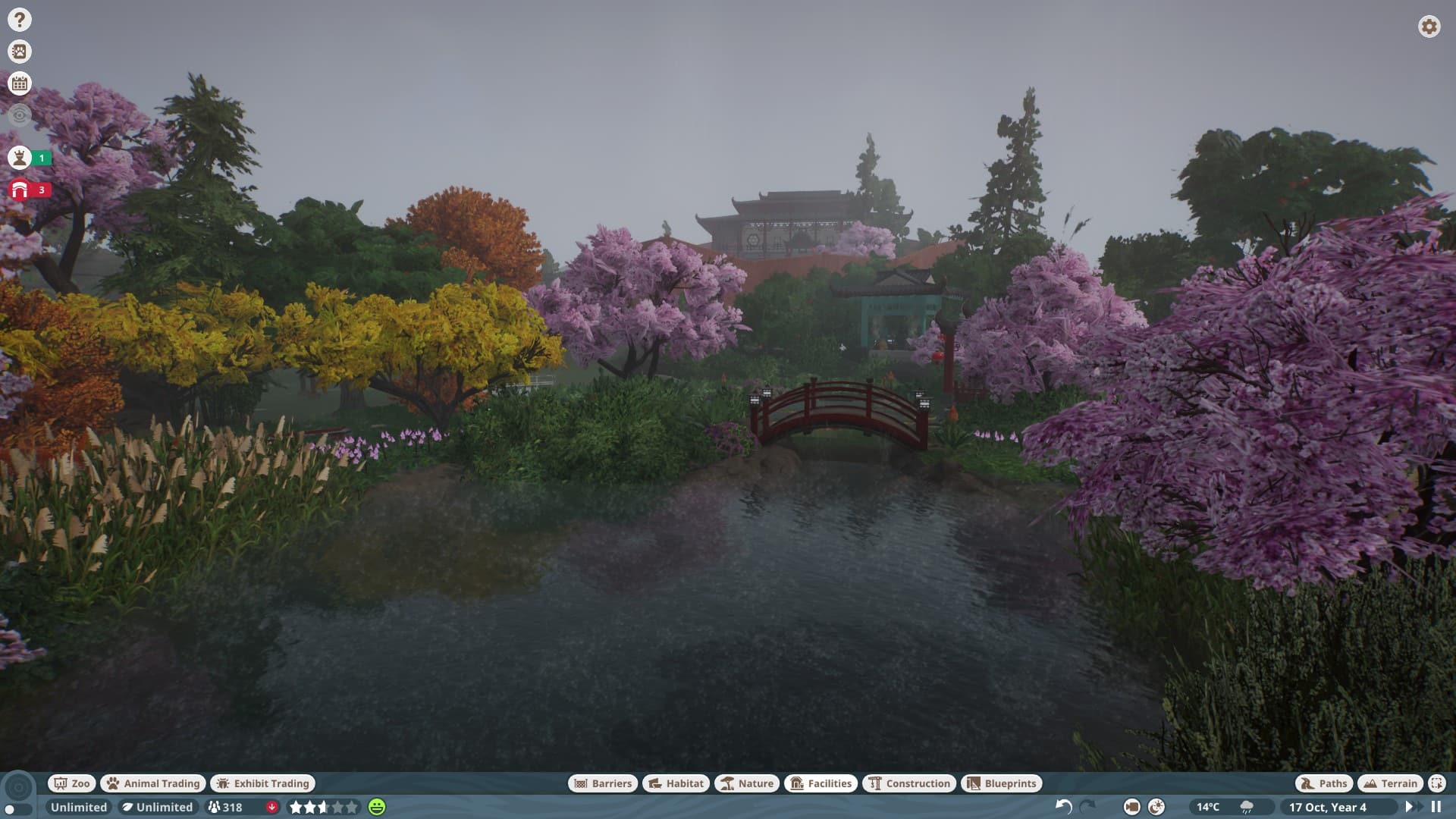Open Exhibit Trading
Viewport: 1456px width, 819px height.
pyautogui.click(x=263, y=783)
